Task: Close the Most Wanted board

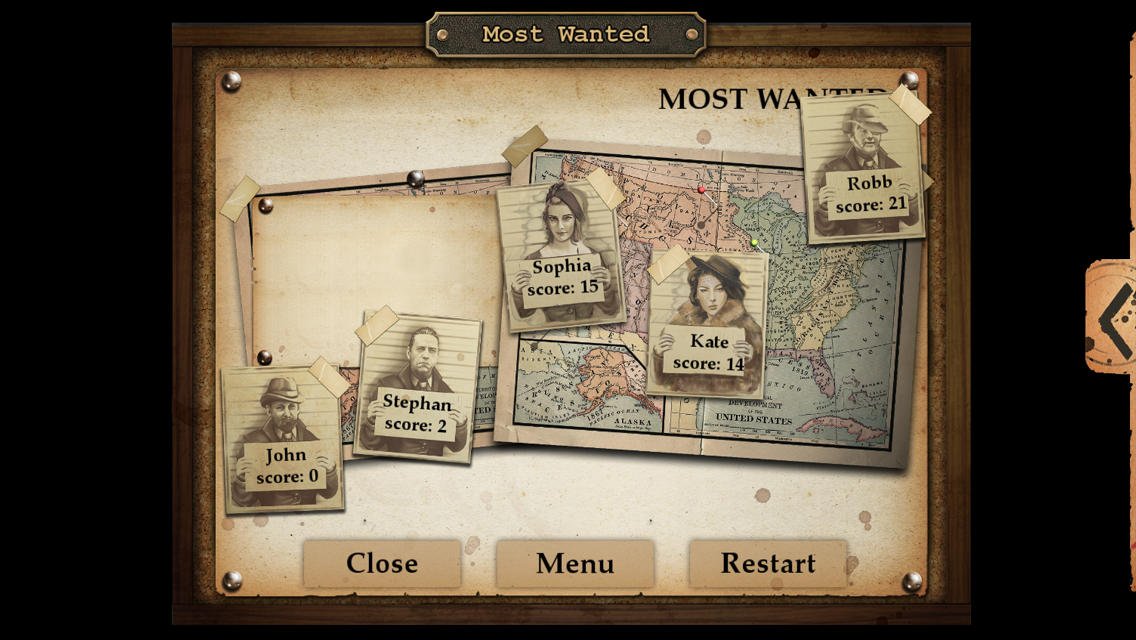Action: point(381,563)
